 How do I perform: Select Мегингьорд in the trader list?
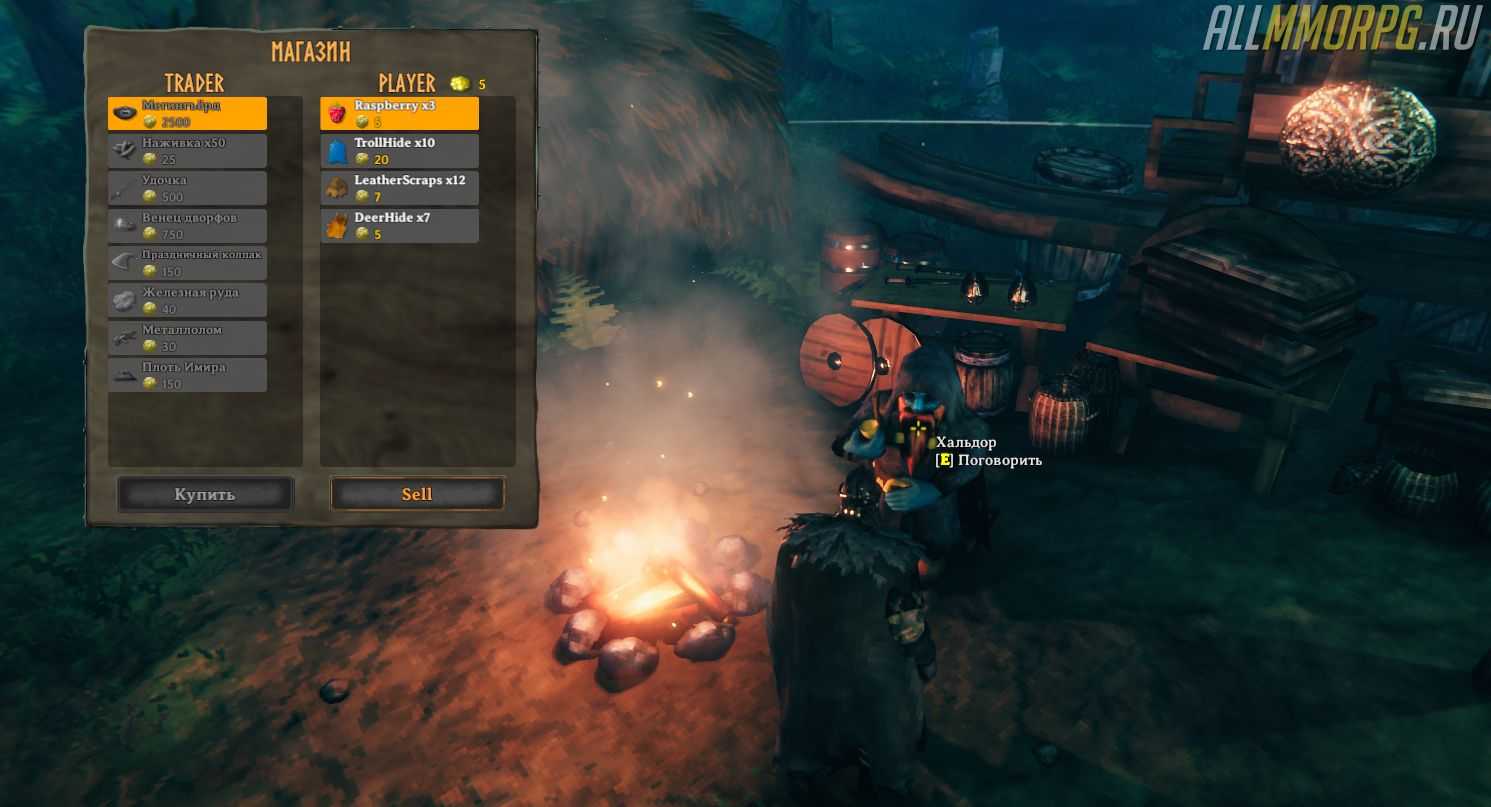coord(187,113)
